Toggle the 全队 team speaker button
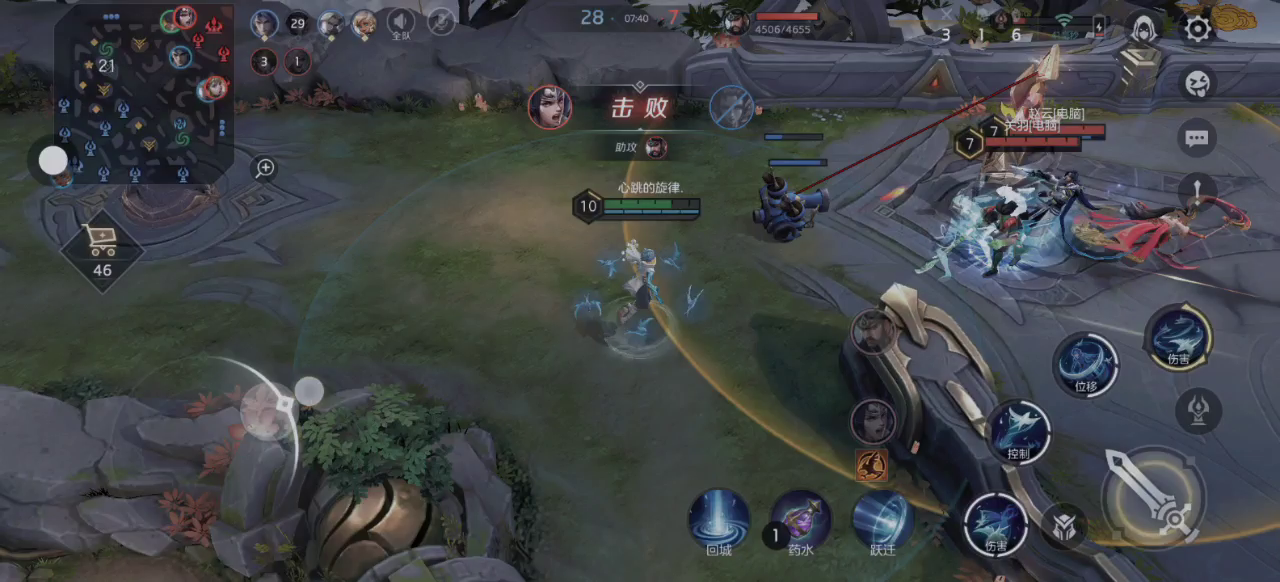The image size is (1280, 582). pyautogui.click(x=401, y=23)
